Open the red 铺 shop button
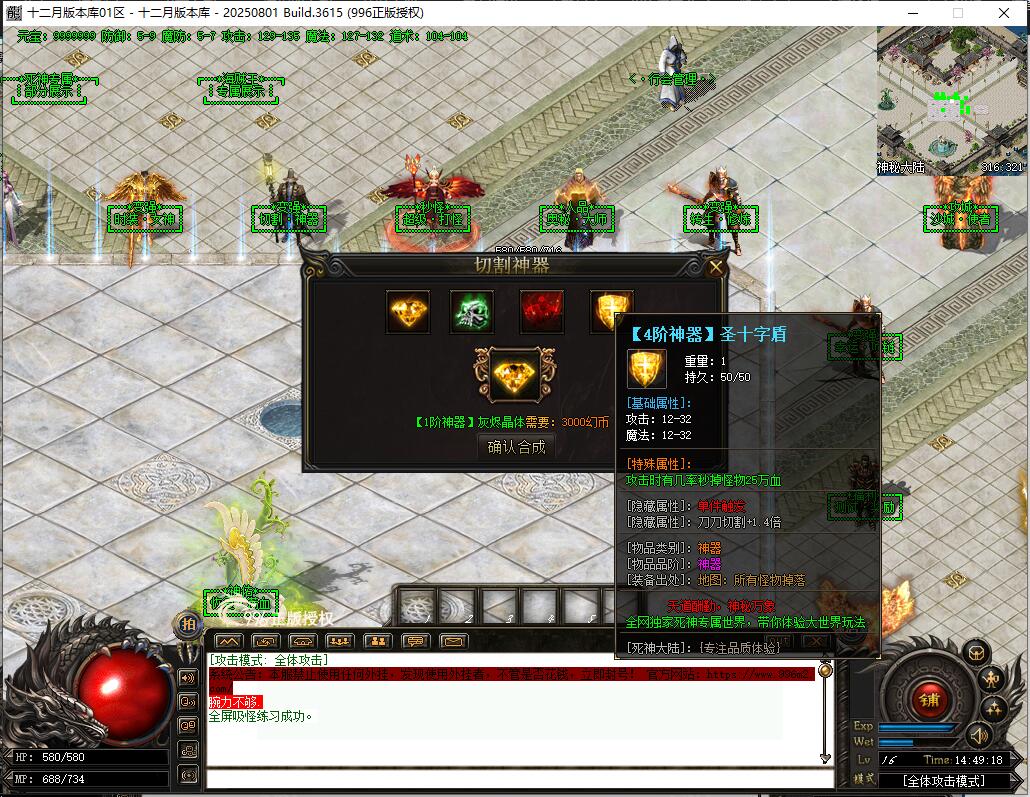The height and width of the screenshot is (797, 1030). [x=929, y=699]
